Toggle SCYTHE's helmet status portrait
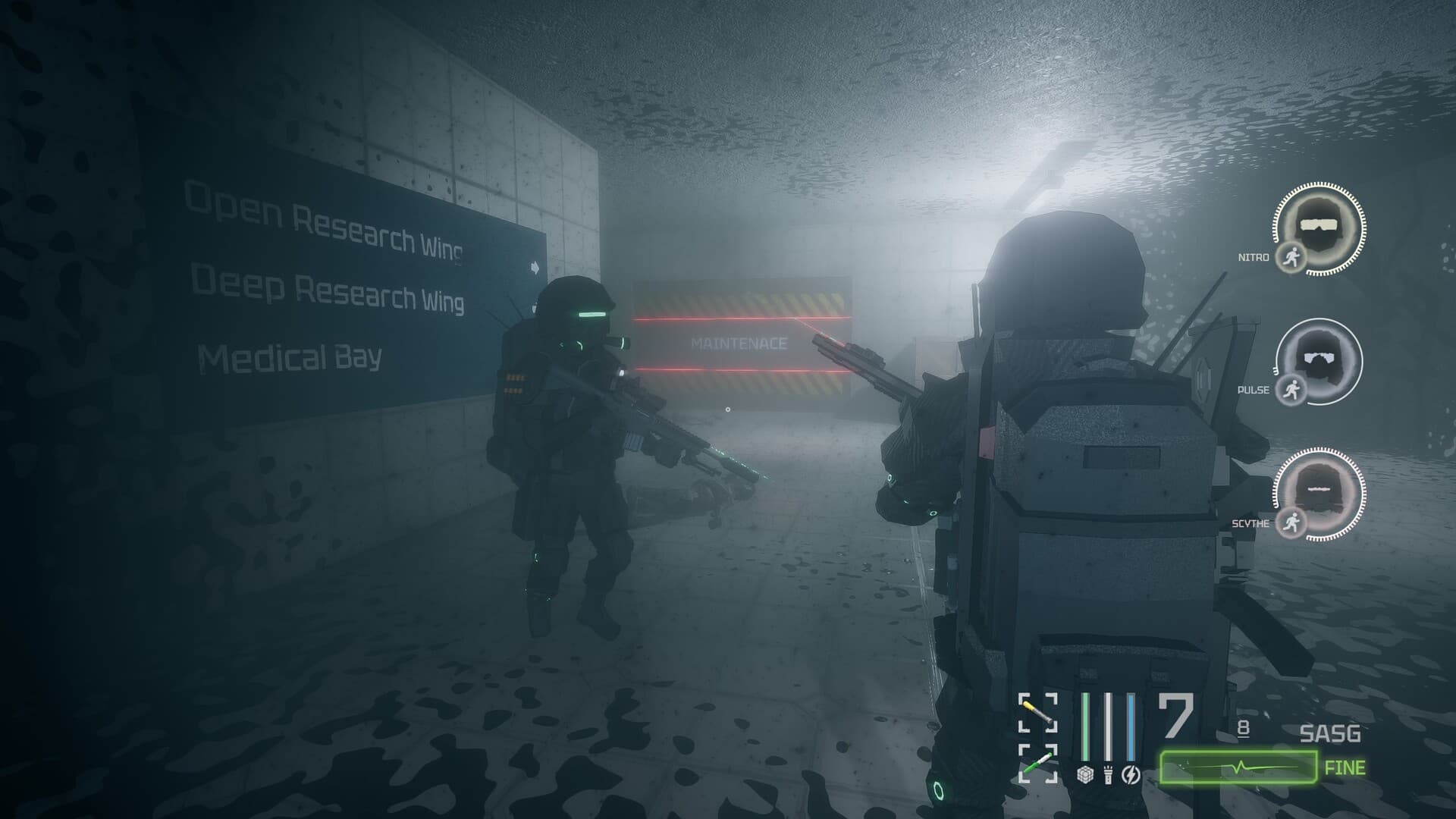1456x819 pixels. click(x=1318, y=488)
